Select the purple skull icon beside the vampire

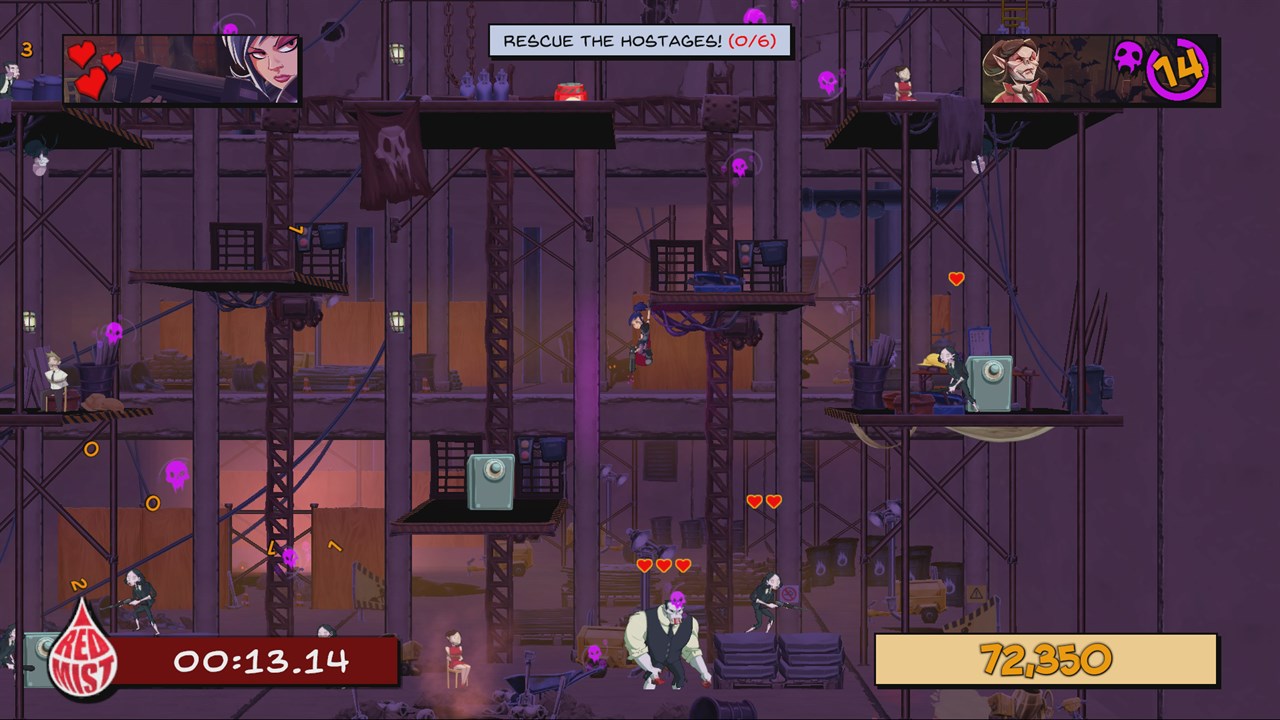(x=1129, y=56)
